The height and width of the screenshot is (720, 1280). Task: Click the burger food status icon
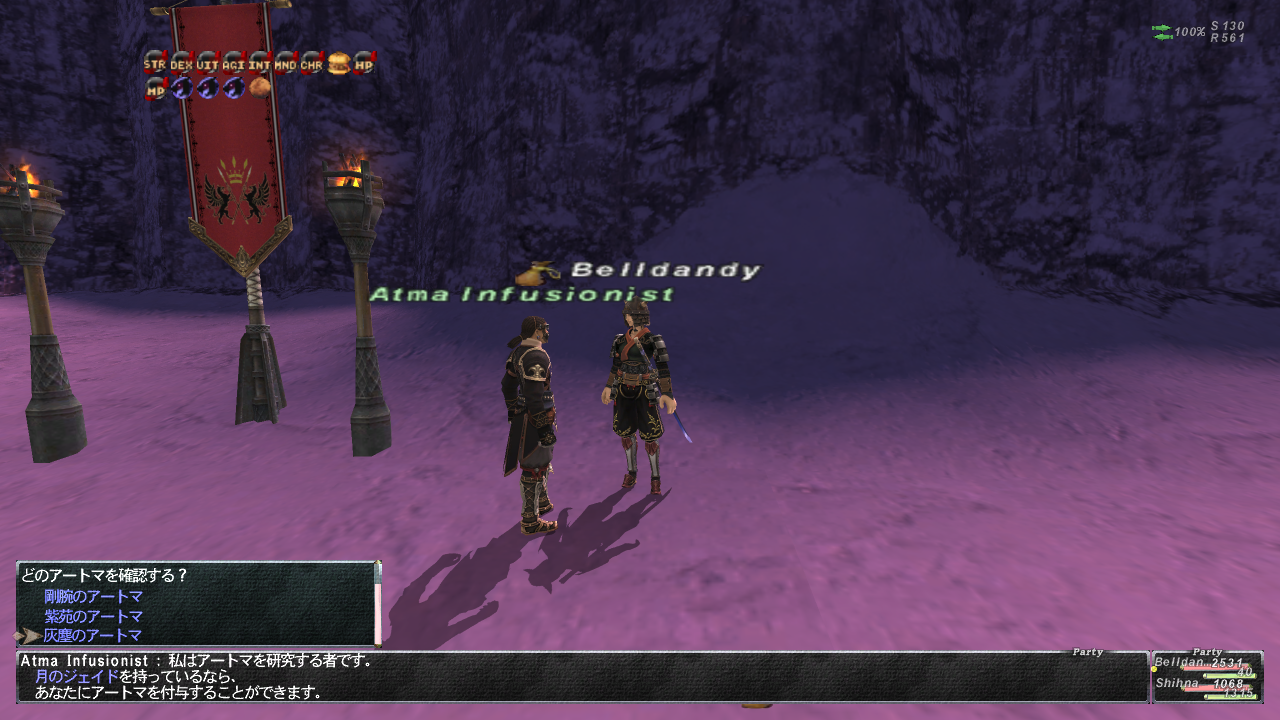(339, 64)
